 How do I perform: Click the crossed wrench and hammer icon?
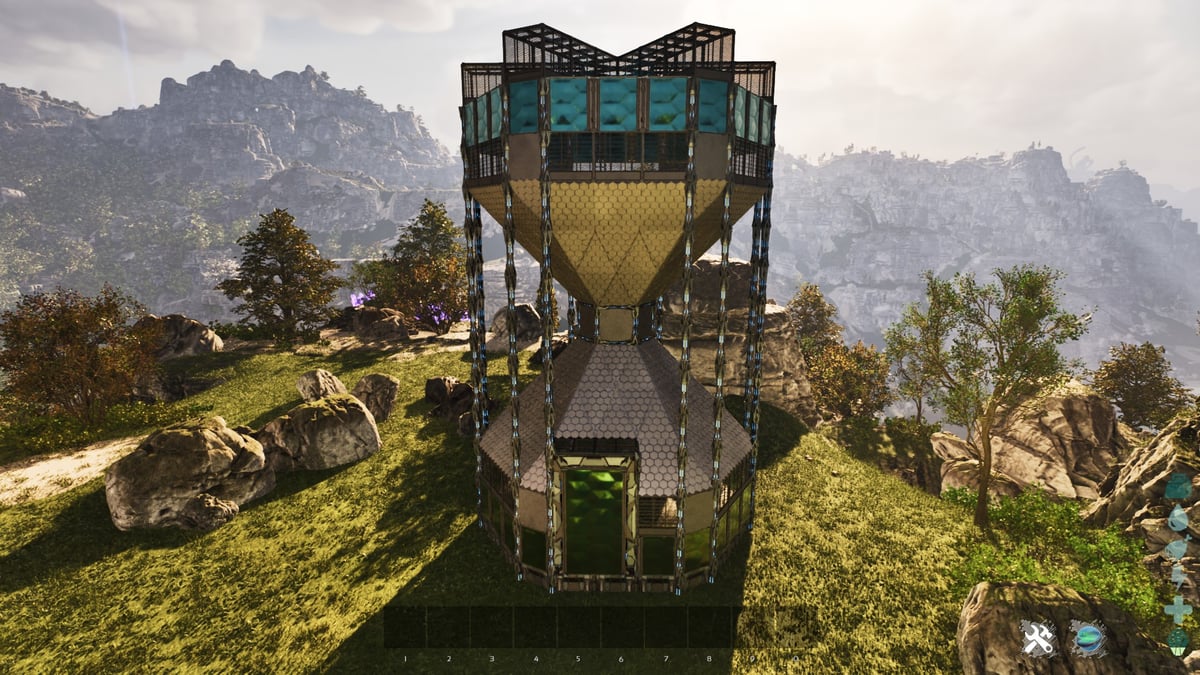coord(1038,638)
